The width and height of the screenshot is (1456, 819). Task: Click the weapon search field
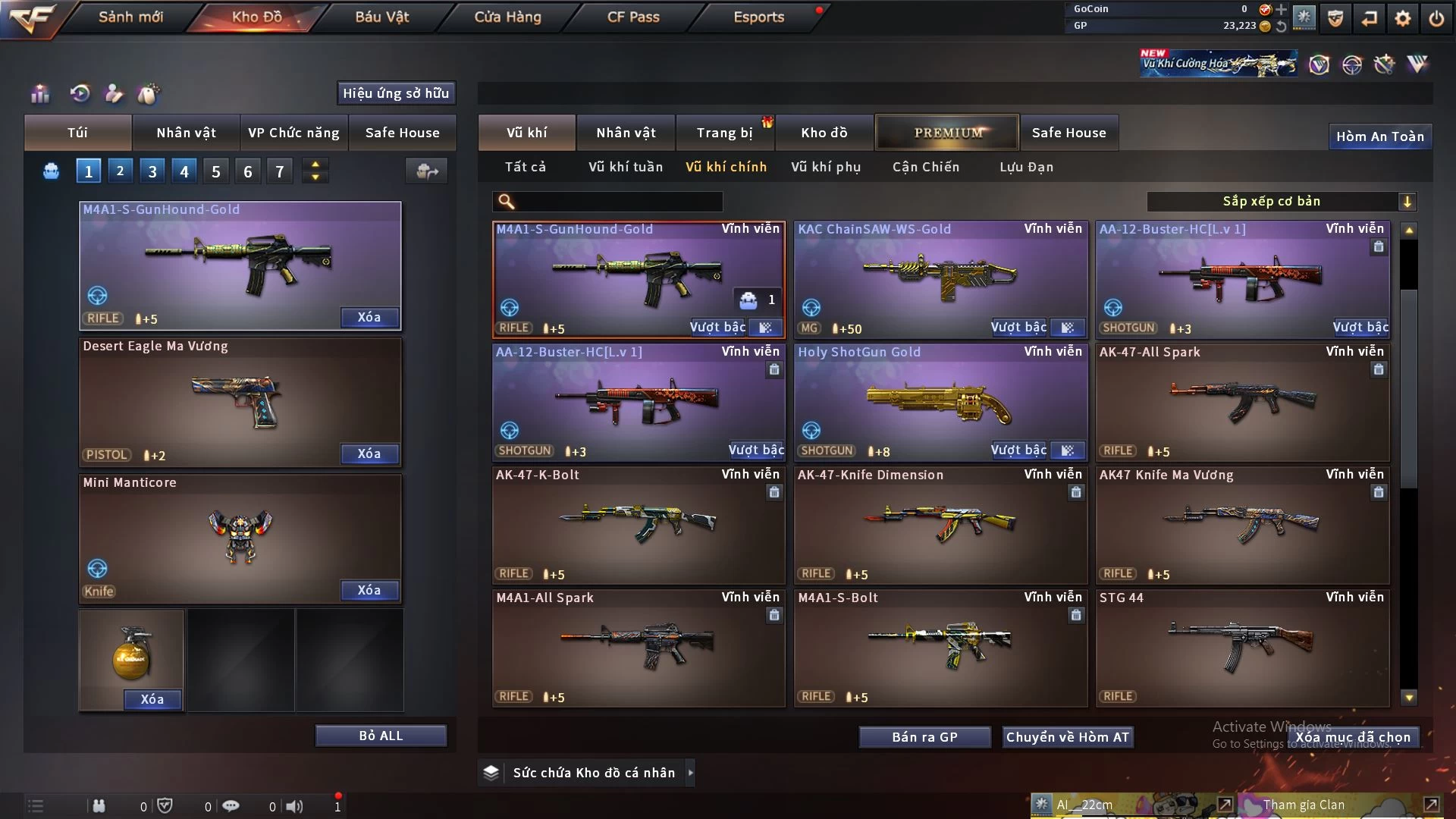(618, 202)
